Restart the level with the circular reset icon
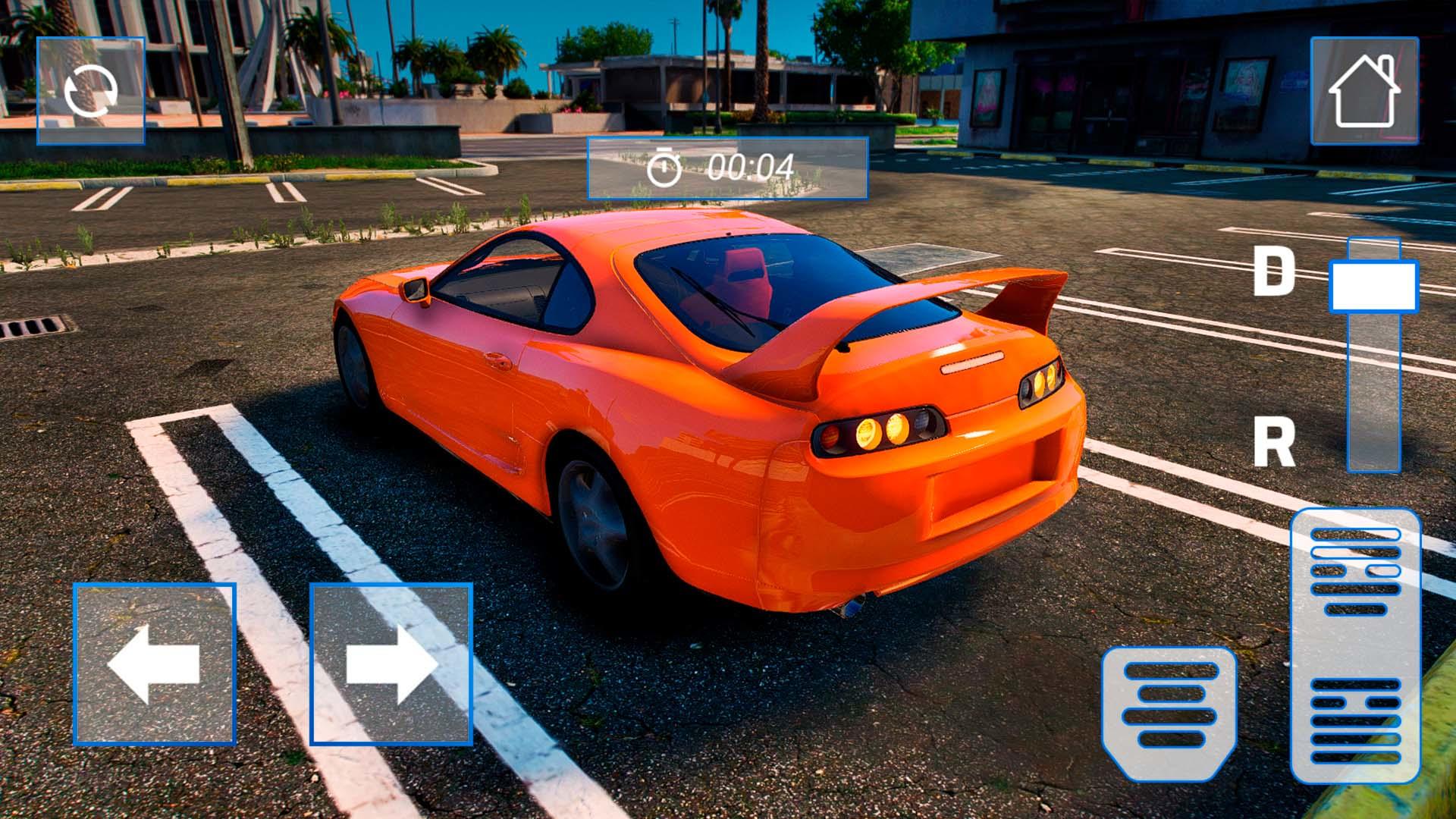The width and height of the screenshot is (1456, 819). [x=91, y=91]
